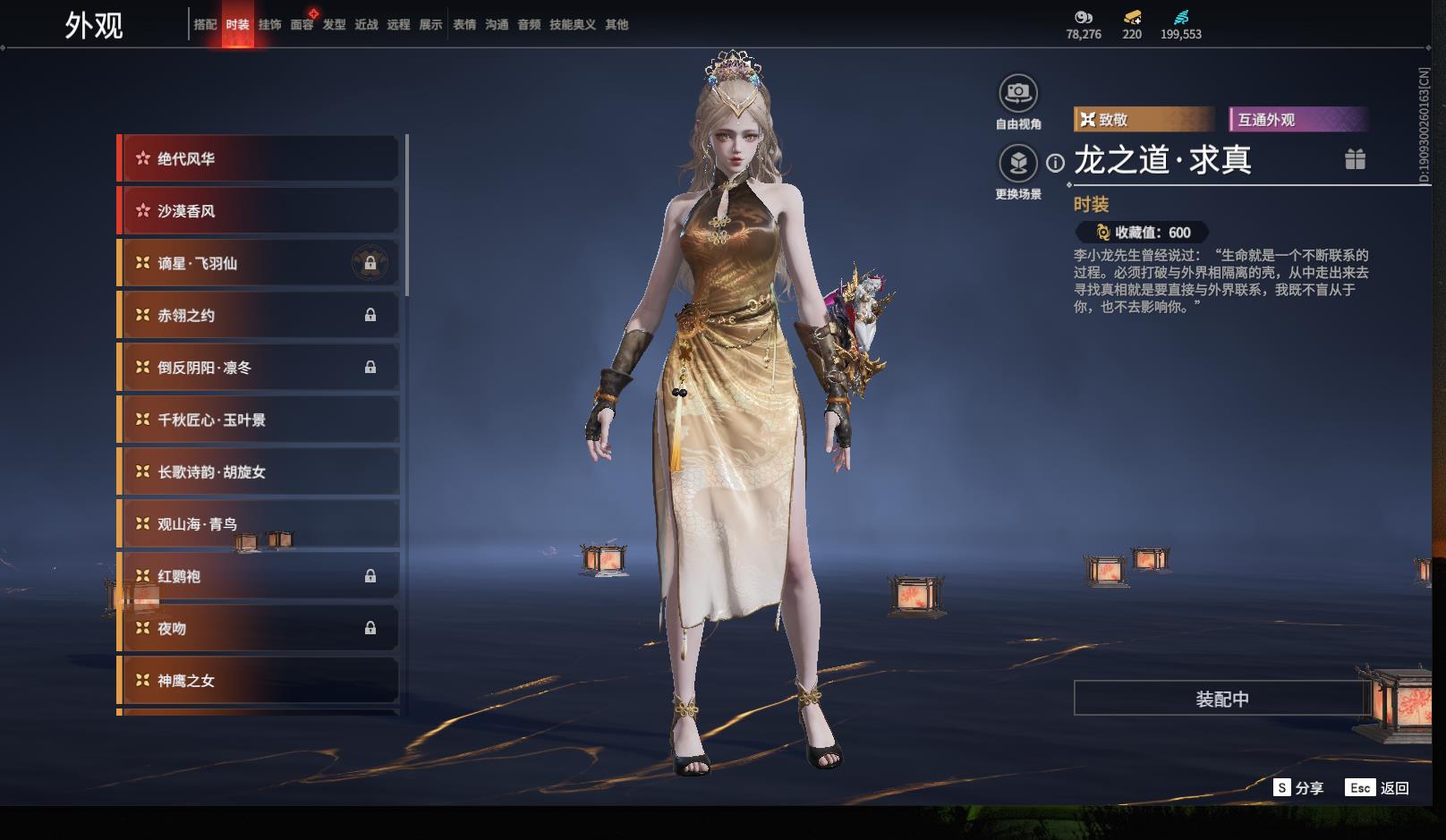The width and height of the screenshot is (1446, 840).
Task: Choose the 长歌诗韵·胡旋女 outfit
Action: (x=259, y=472)
